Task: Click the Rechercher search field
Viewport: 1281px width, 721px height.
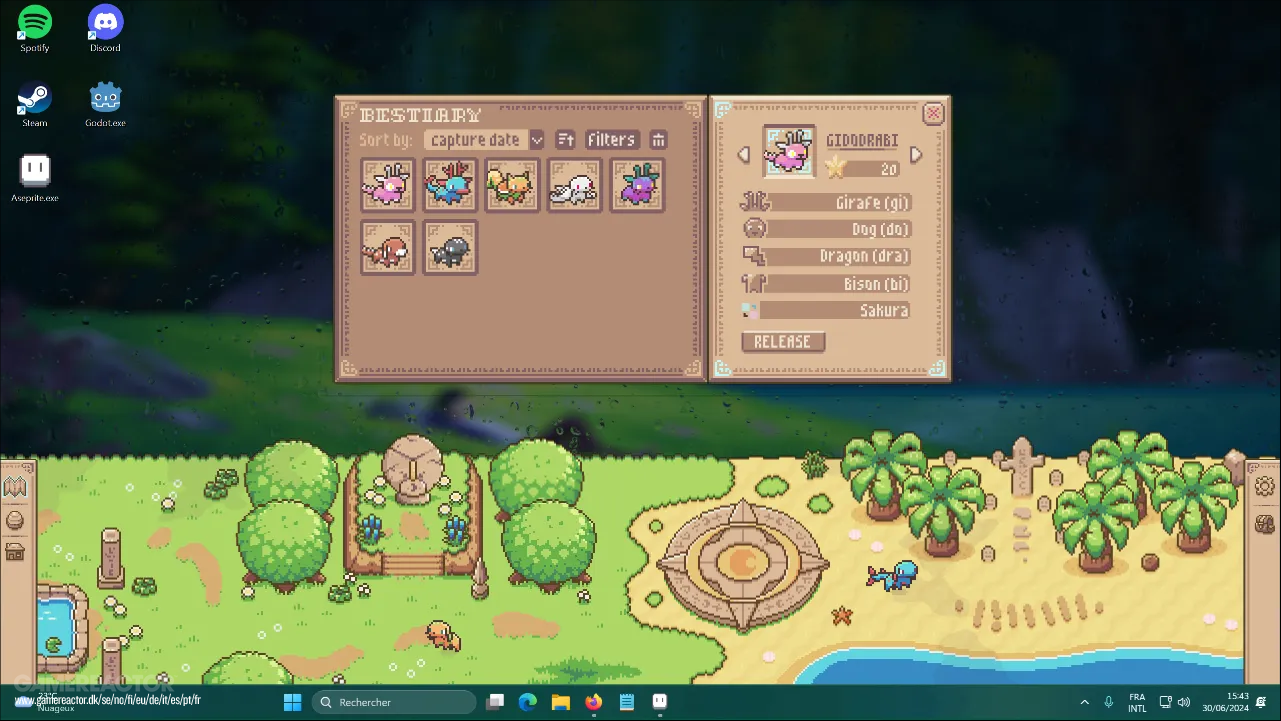Action: pyautogui.click(x=394, y=702)
